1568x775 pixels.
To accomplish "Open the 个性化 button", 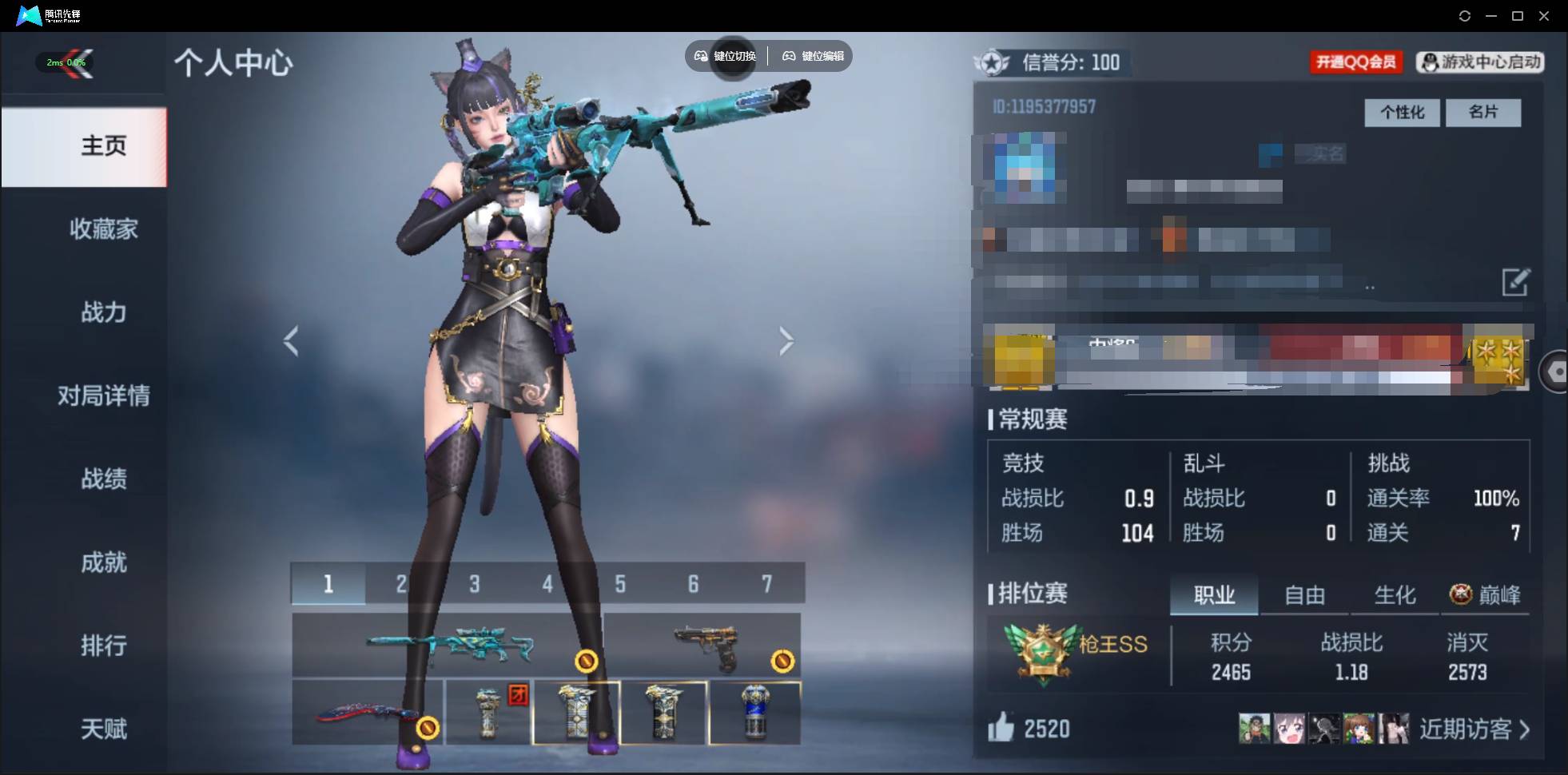I will pos(1402,113).
